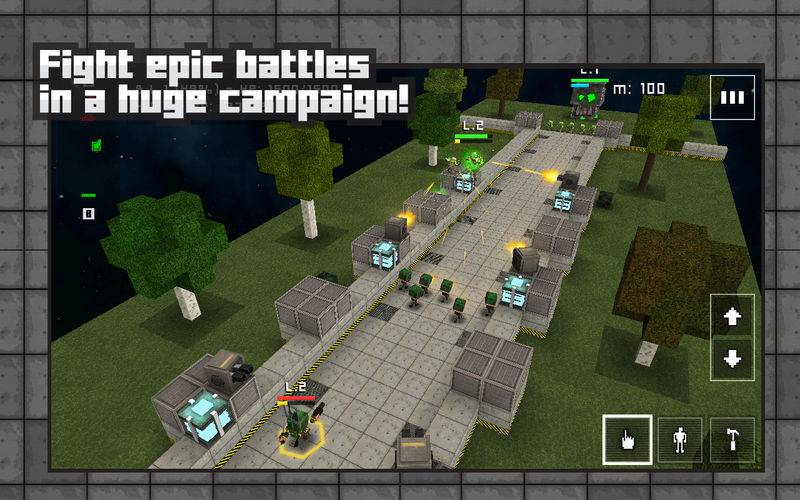Screen dimensions: 800x500
Task: Open the pause menu with three bars
Action: (733, 97)
